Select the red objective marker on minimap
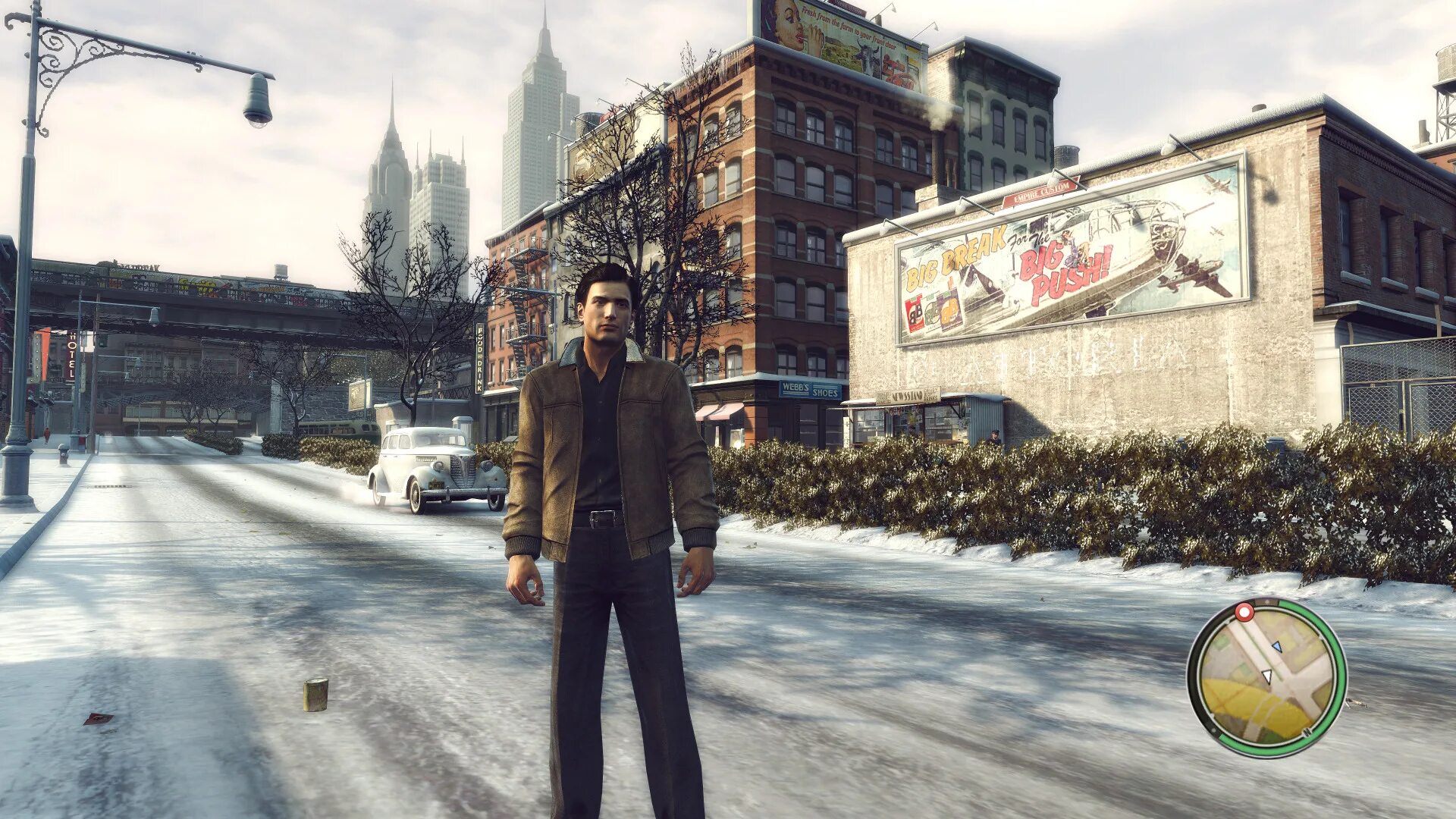 point(1244,612)
